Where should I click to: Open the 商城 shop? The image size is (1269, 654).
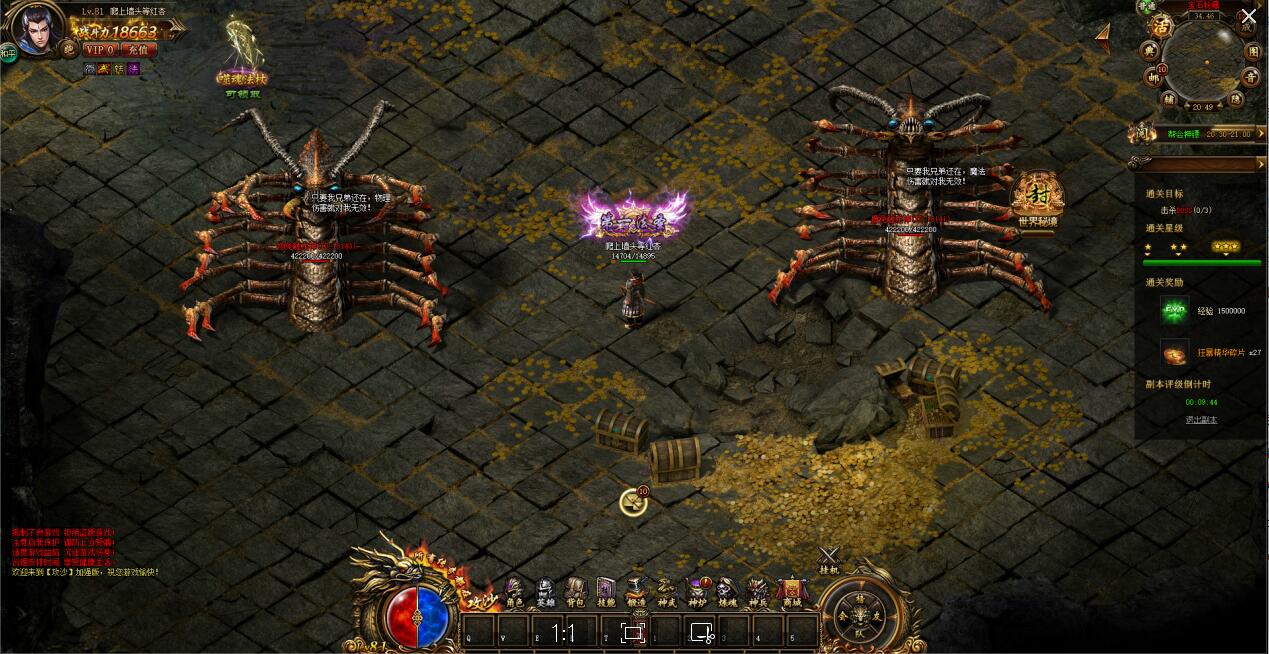(791, 592)
